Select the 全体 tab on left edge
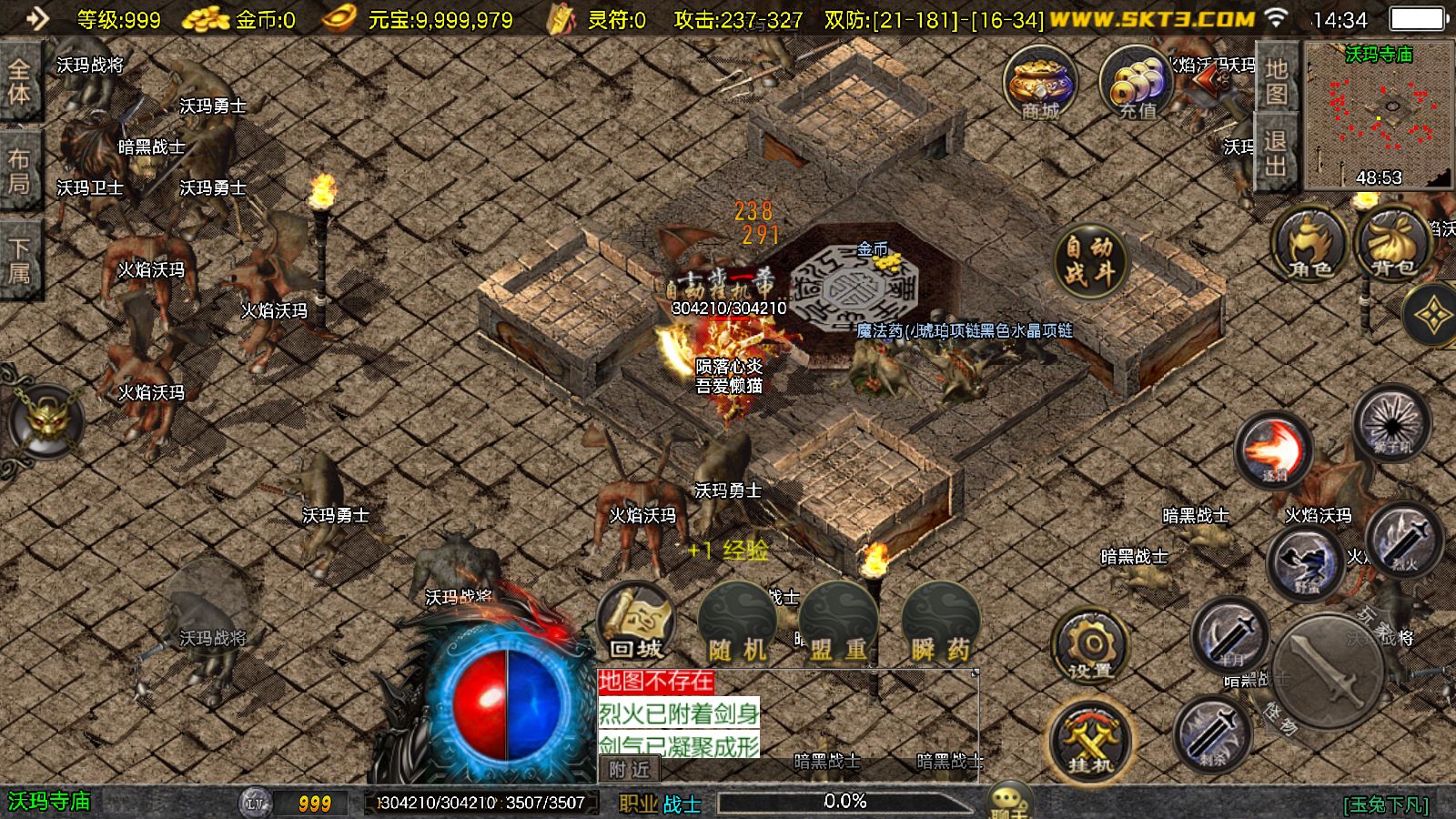The height and width of the screenshot is (819, 1456). [19, 82]
